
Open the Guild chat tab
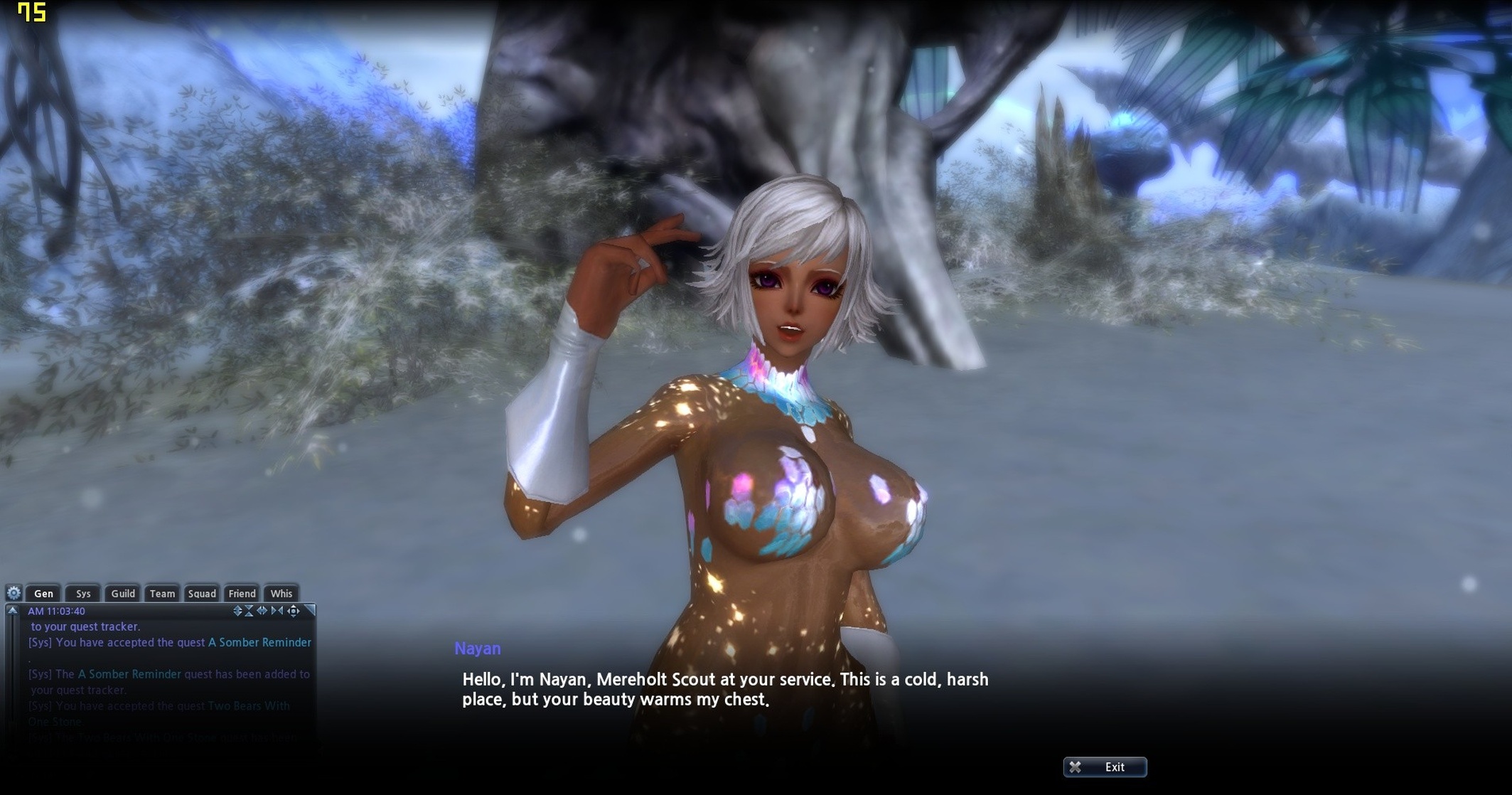(122, 593)
